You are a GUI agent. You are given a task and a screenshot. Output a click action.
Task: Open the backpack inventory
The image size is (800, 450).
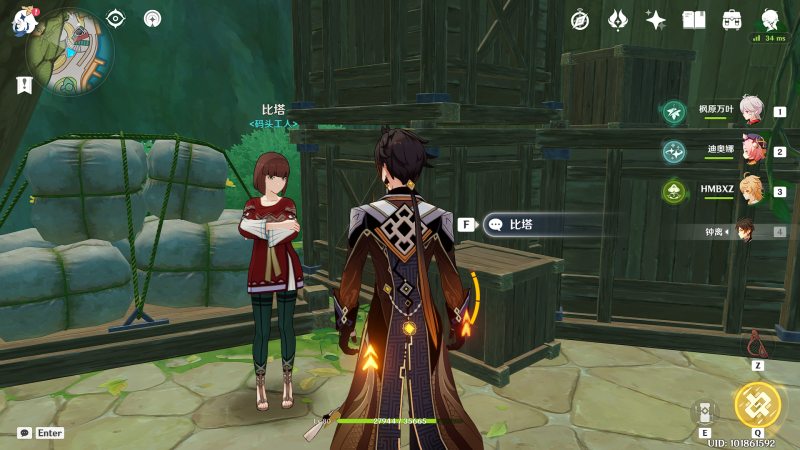[732, 20]
